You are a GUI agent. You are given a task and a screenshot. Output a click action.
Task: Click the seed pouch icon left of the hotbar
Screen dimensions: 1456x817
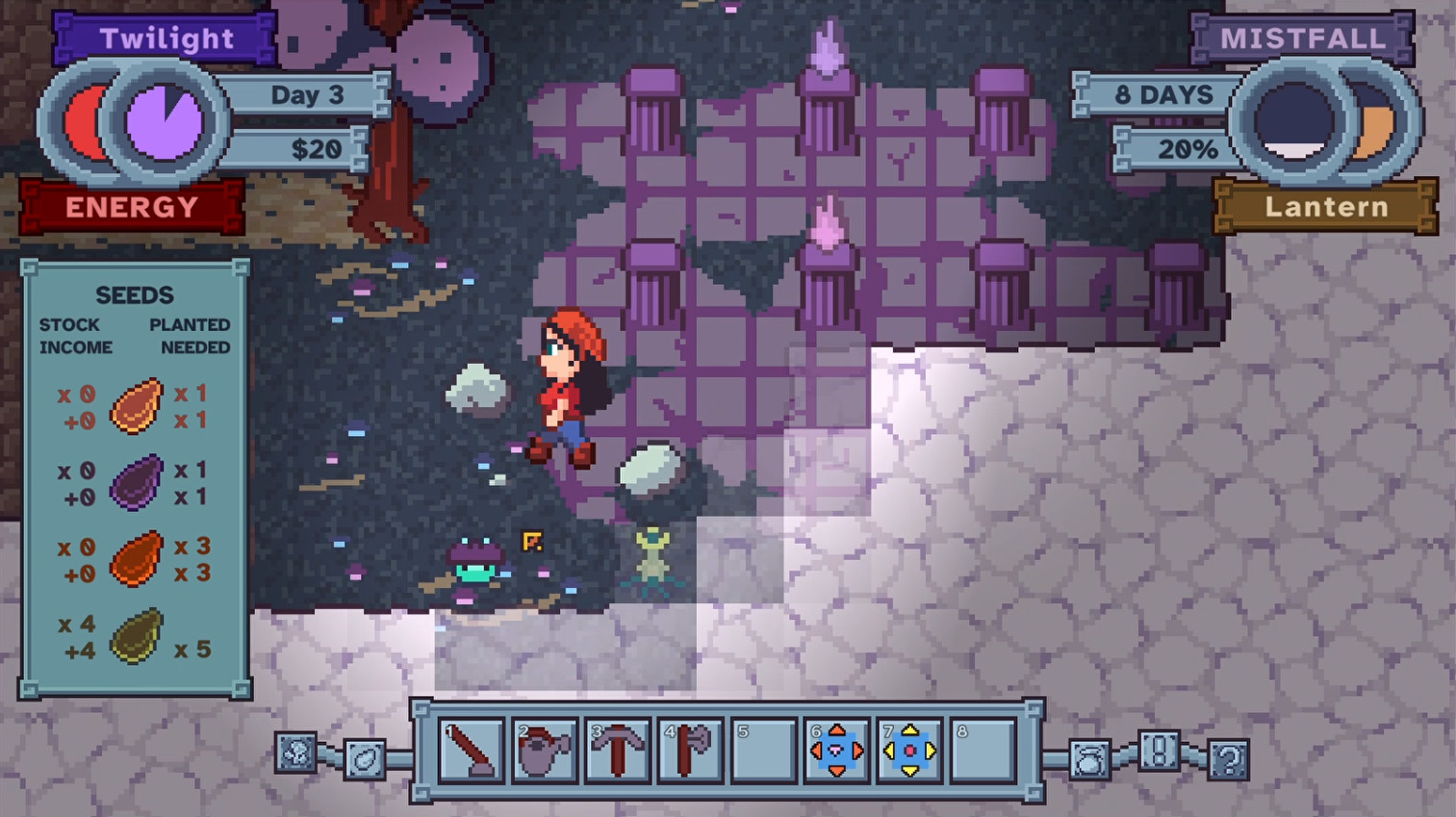coord(366,760)
